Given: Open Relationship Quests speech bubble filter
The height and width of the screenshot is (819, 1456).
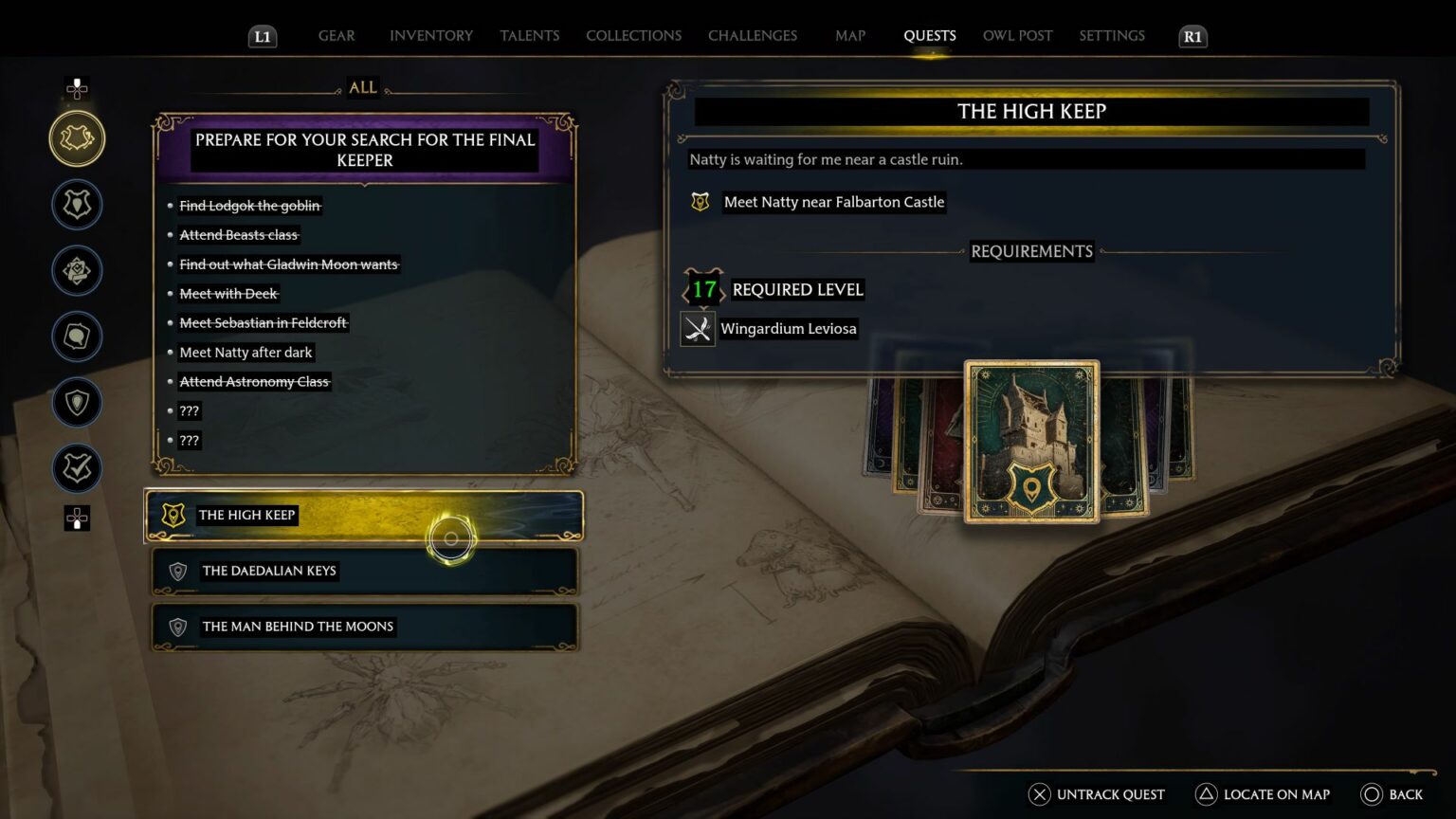Looking at the screenshot, I should click(77, 337).
